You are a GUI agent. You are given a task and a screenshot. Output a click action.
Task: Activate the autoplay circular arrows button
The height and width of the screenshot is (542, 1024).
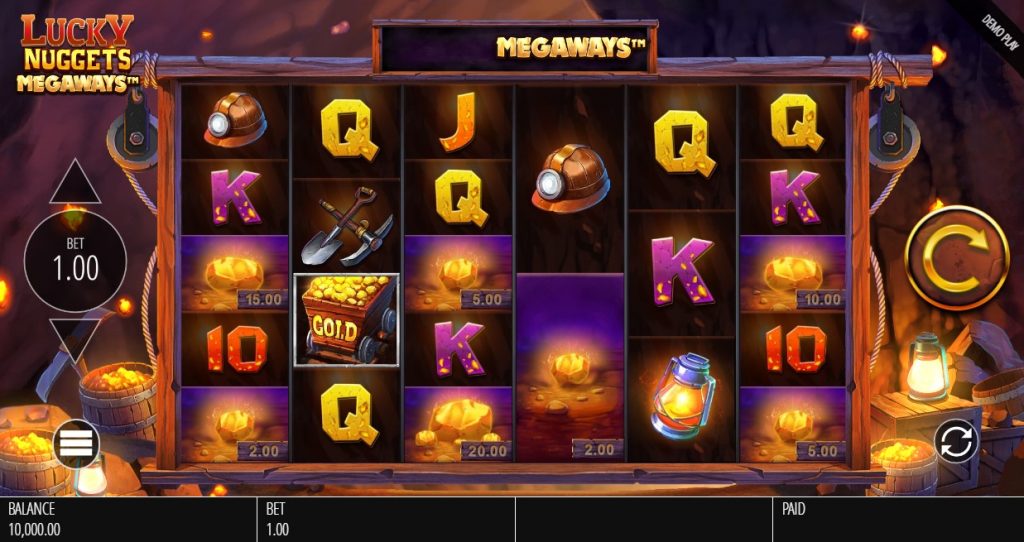click(956, 441)
